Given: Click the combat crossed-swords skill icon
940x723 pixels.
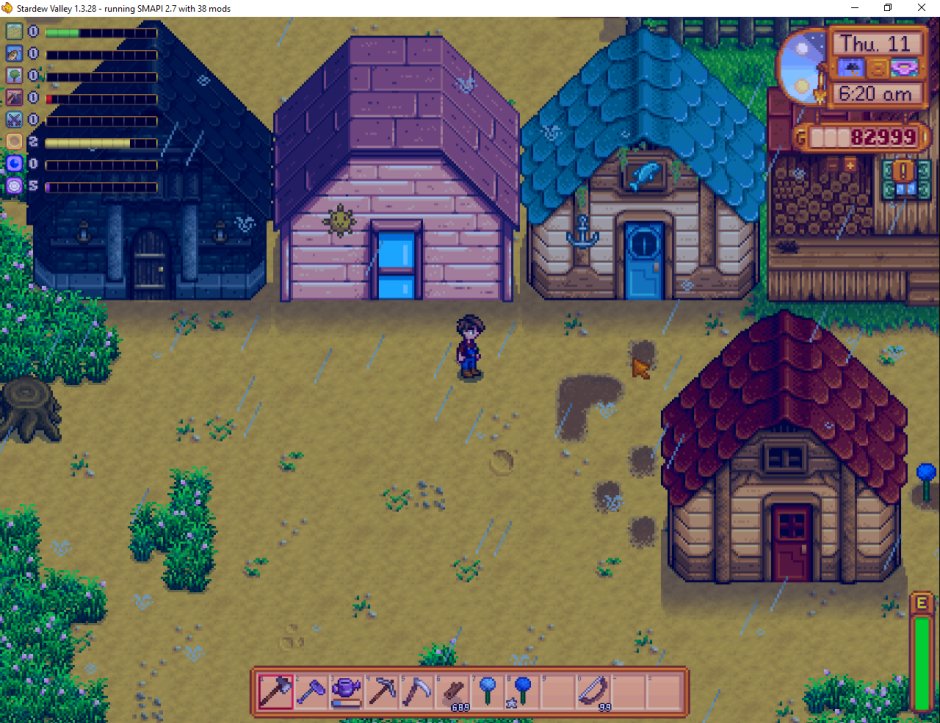Looking at the screenshot, I should click(x=14, y=120).
